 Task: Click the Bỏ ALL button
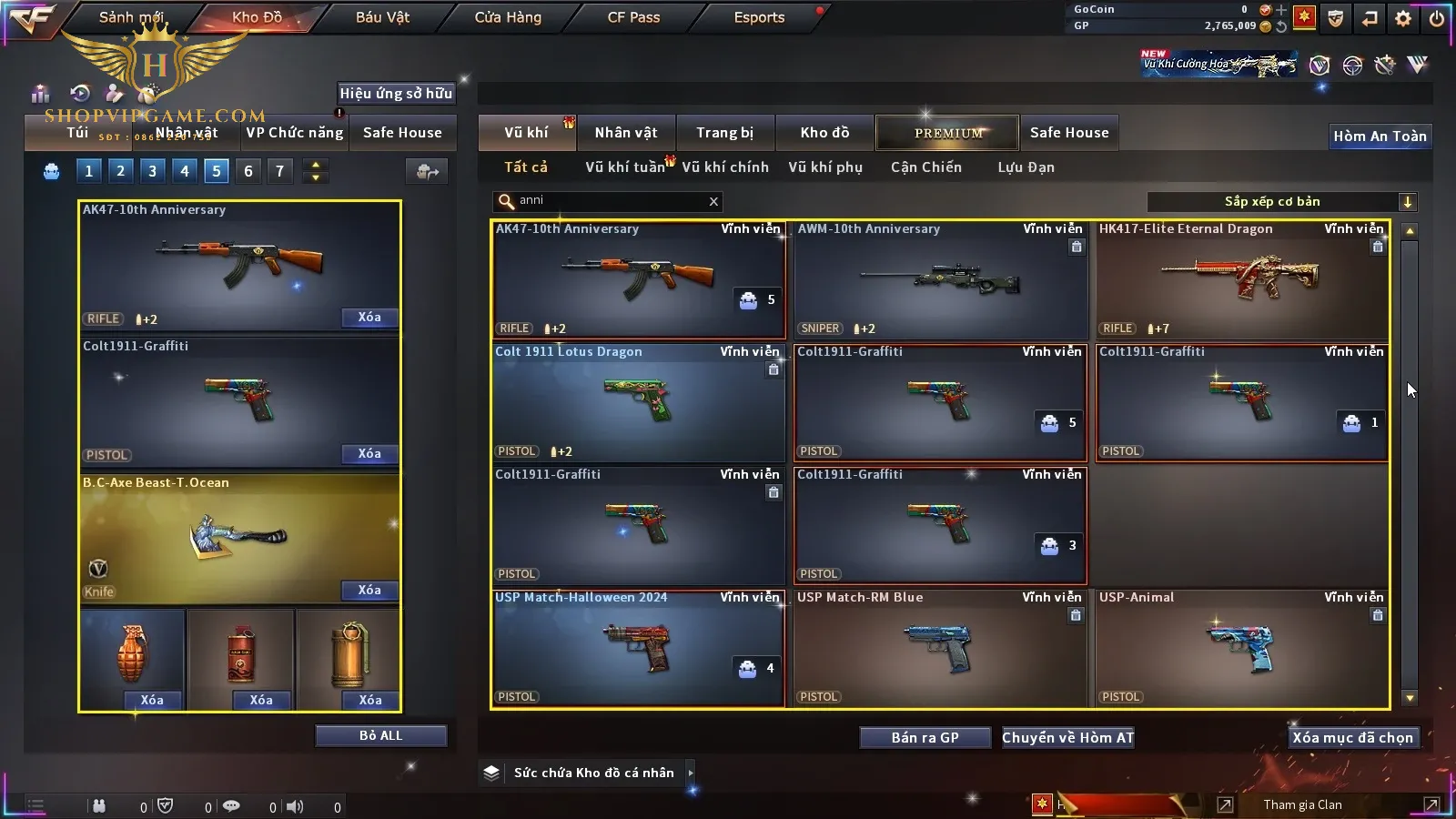380,736
